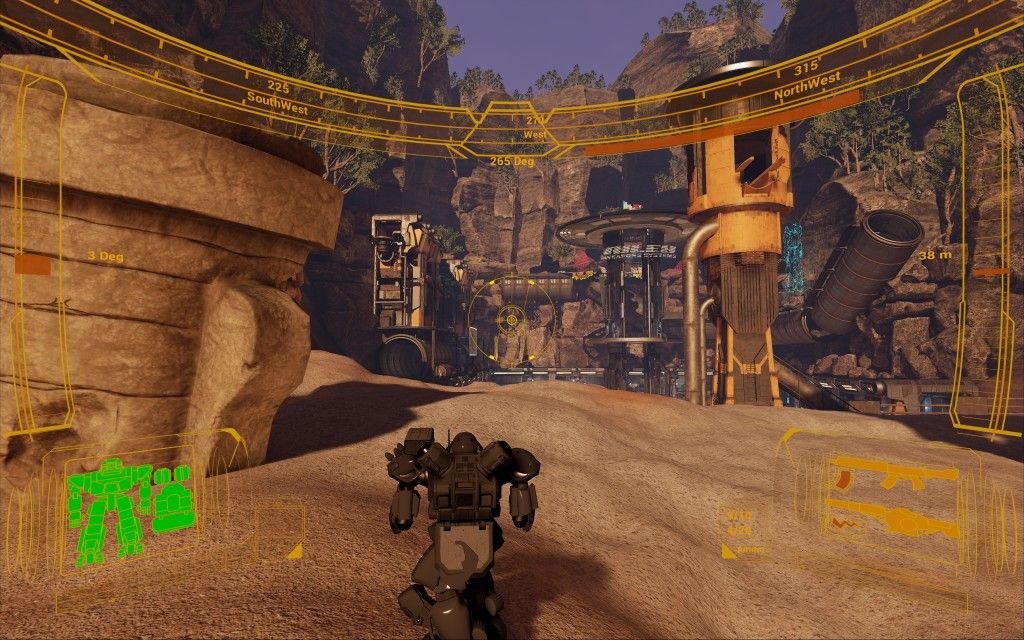The height and width of the screenshot is (640, 1024).
Task: Click the circular targeting reticle
Action: tap(511, 318)
